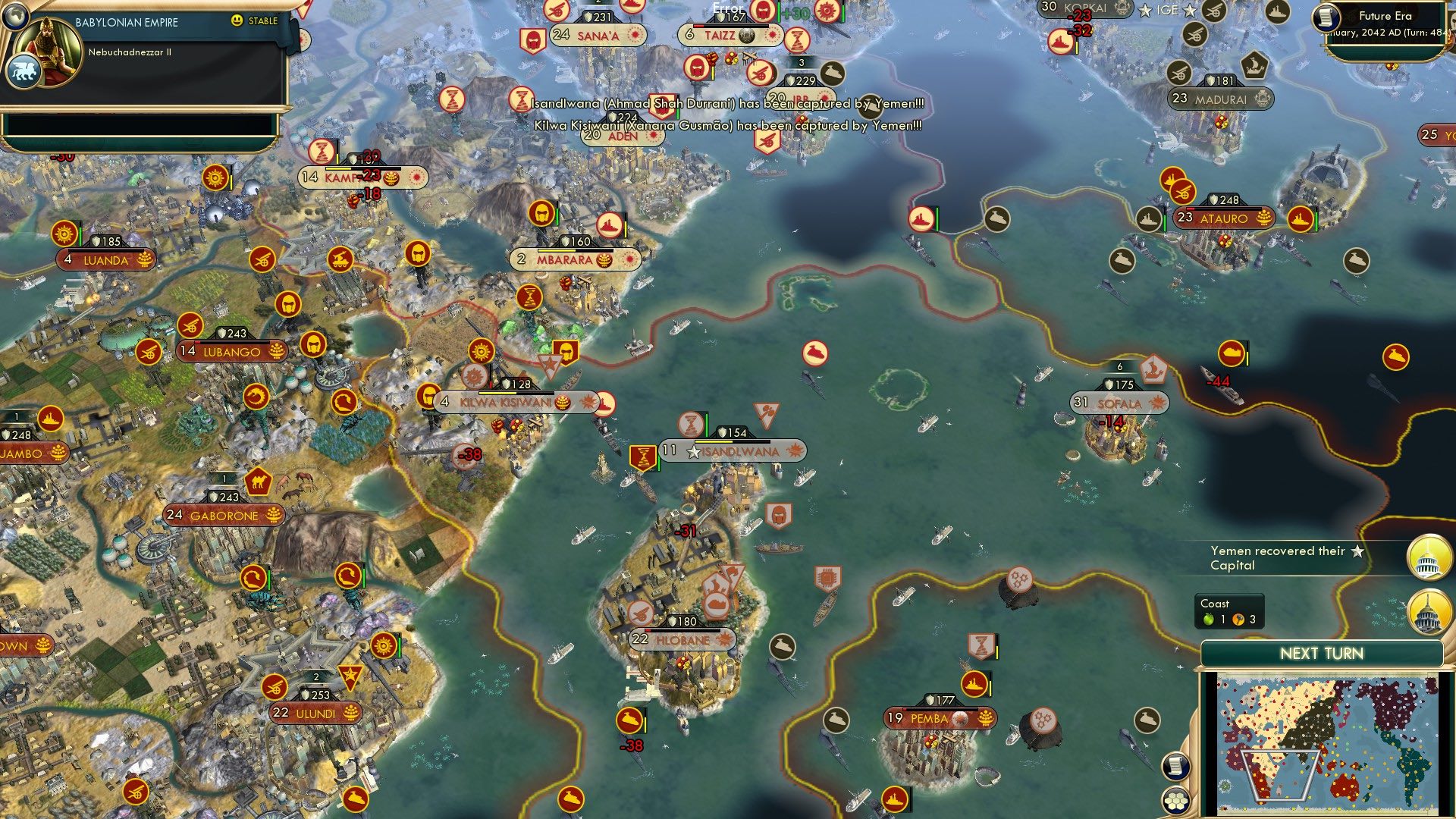Open the notification log scroll icon
The image size is (1456, 819).
(x=1176, y=766)
